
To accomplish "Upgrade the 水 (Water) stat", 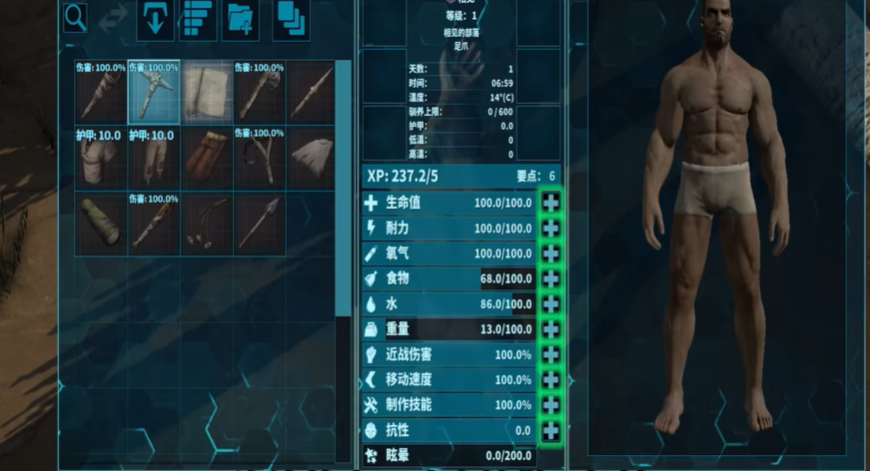I will 550,304.
